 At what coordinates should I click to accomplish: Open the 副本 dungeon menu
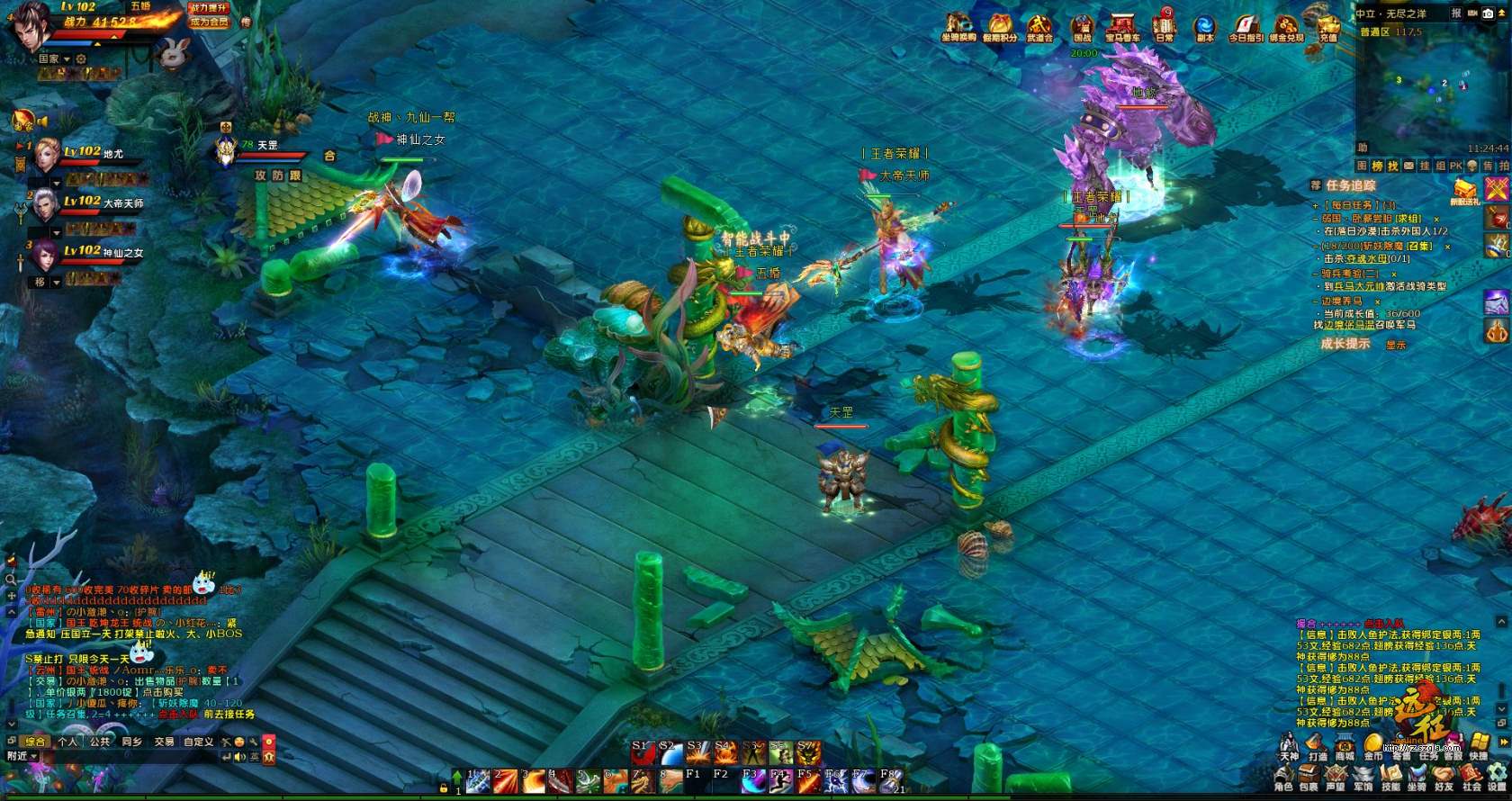click(x=1204, y=27)
